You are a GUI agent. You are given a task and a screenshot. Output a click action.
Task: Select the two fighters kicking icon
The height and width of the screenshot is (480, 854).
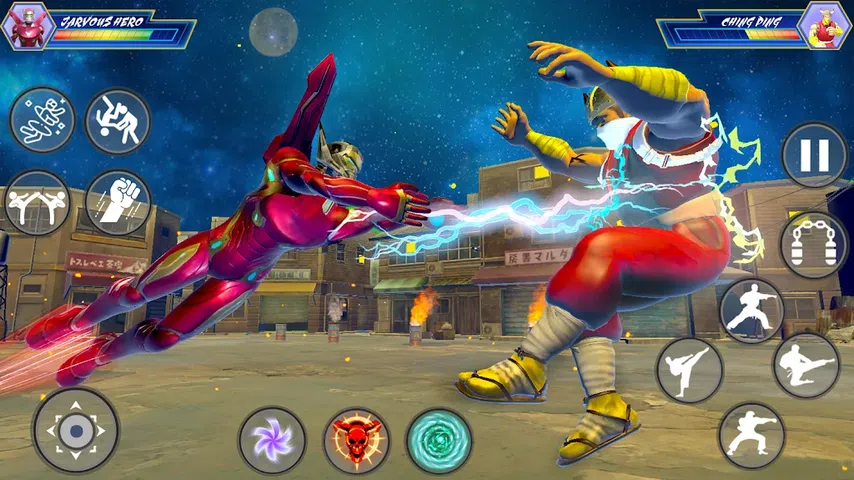36,203
